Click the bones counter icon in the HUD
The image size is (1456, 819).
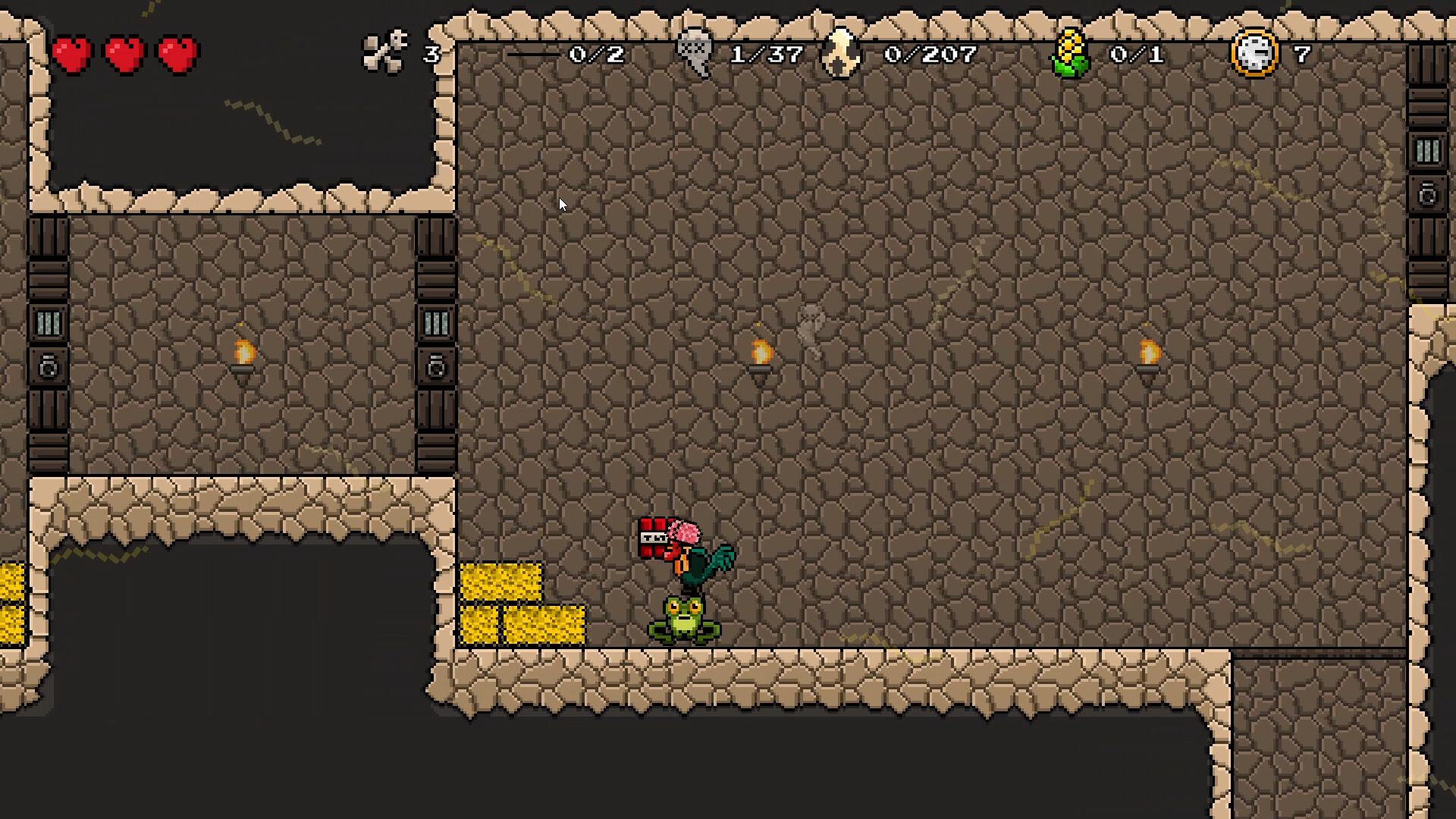[x=387, y=52]
